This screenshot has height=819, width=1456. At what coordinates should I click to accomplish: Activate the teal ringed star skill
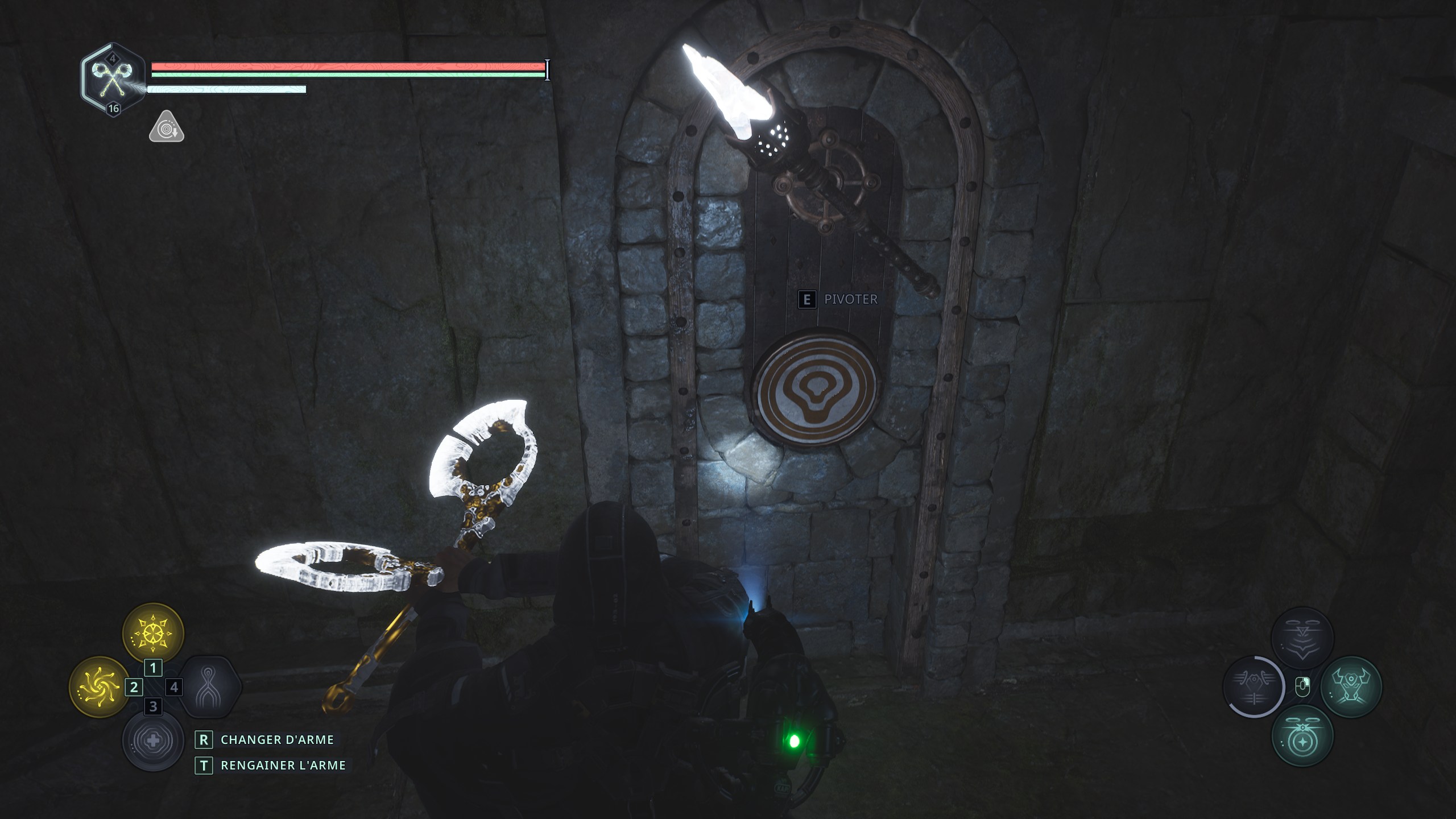(x=1302, y=736)
